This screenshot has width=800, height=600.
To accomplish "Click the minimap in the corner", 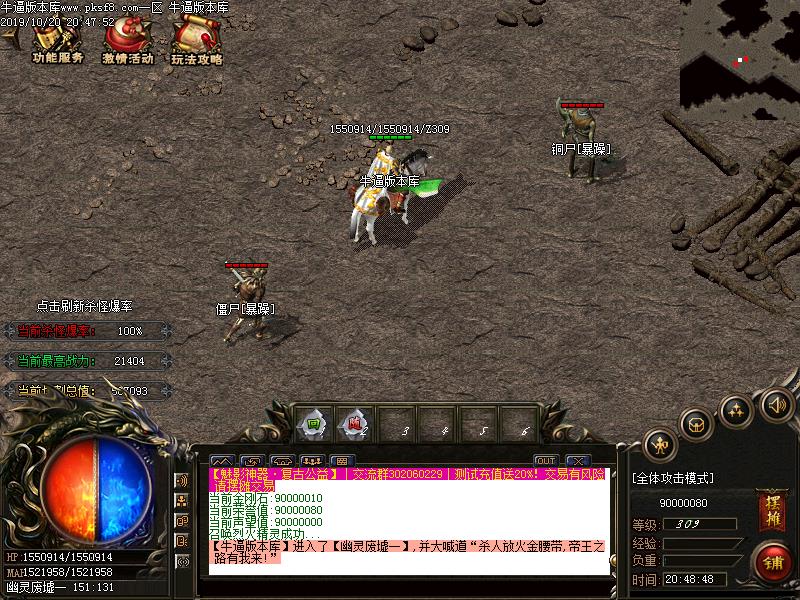I will (740, 52).
